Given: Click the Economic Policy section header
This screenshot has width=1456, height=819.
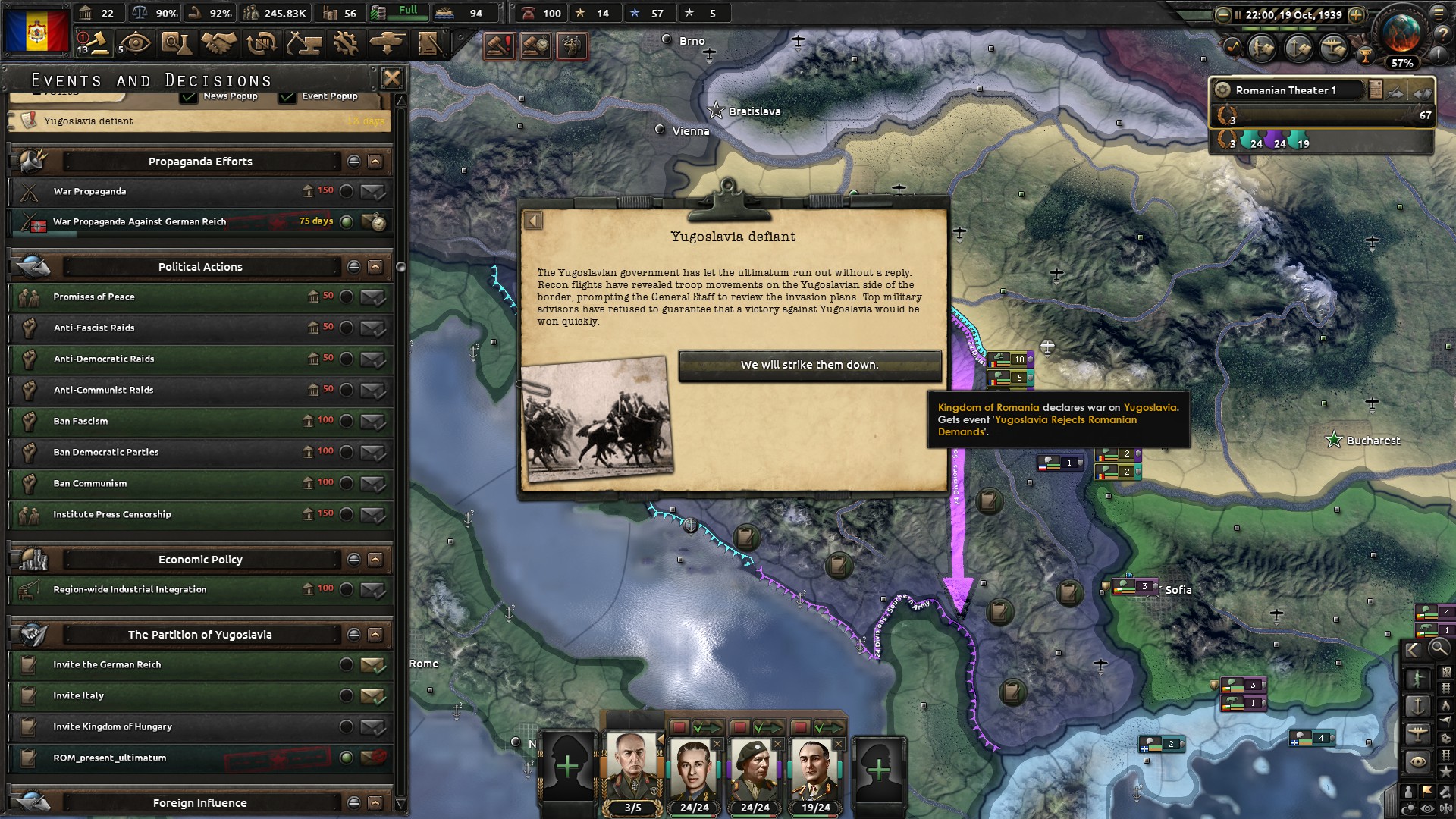Looking at the screenshot, I should (x=201, y=559).
